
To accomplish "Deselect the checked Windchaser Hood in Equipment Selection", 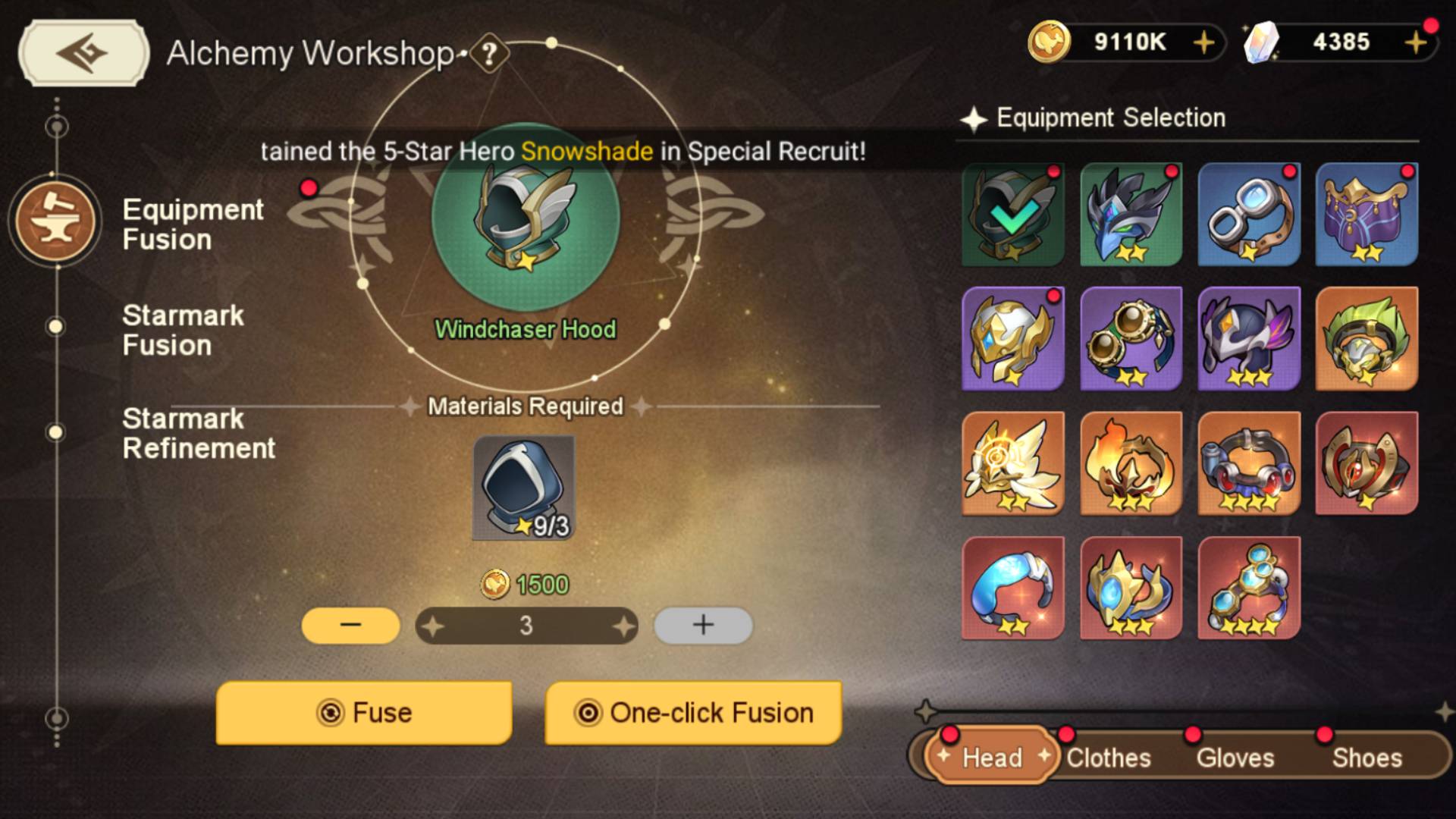I will click(1012, 215).
